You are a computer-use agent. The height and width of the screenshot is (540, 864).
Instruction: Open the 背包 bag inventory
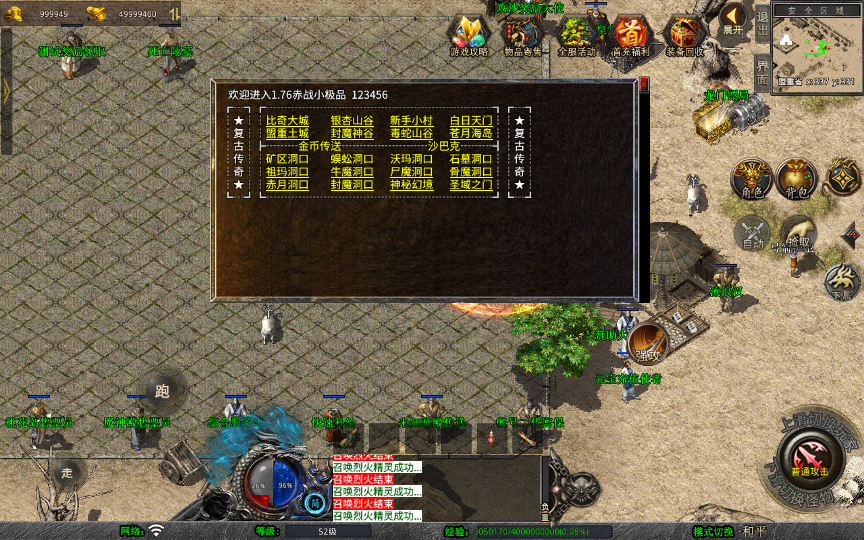[796, 179]
